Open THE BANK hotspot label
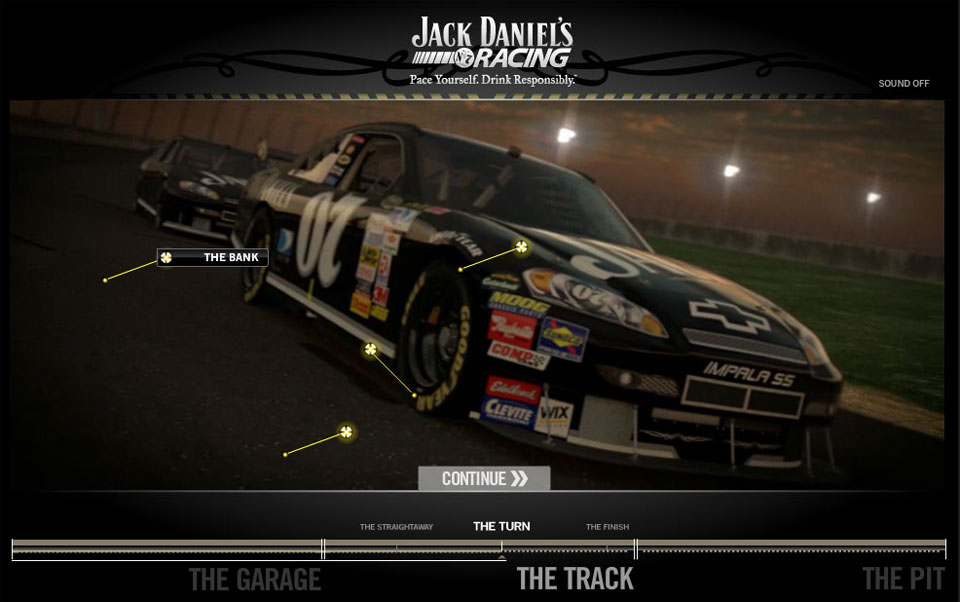This screenshot has width=960, height=602. click(213, 258)
